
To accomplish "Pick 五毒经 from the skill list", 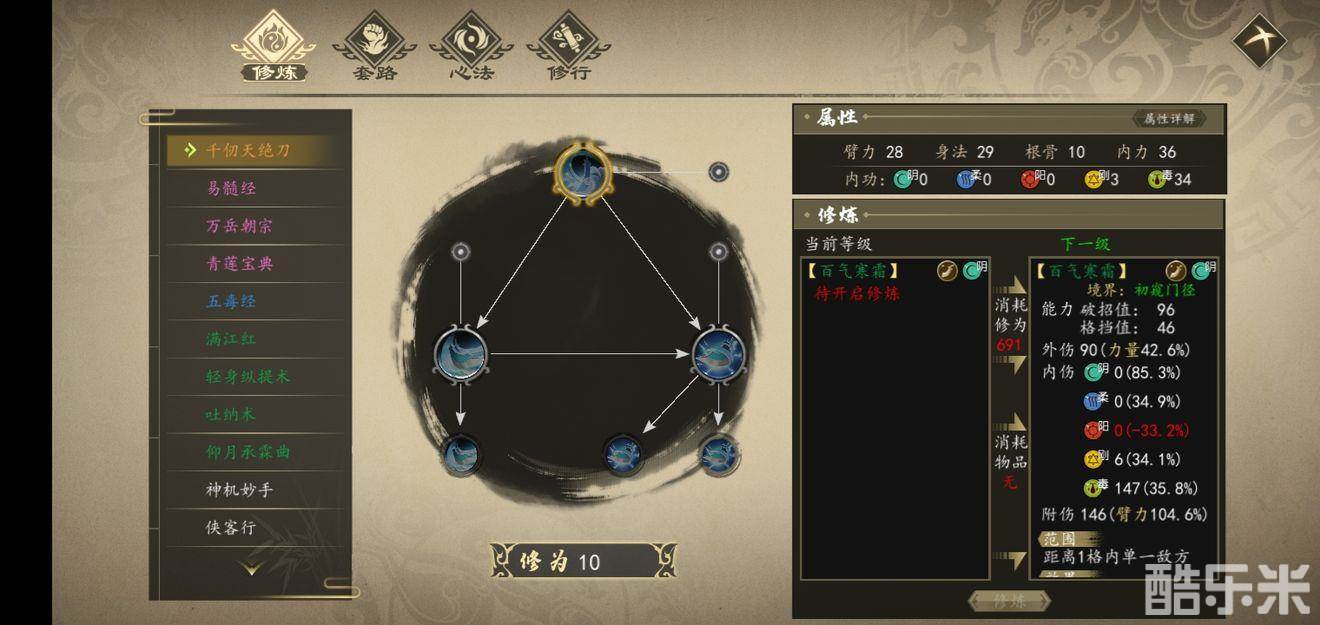I will [x=232, y=301].
